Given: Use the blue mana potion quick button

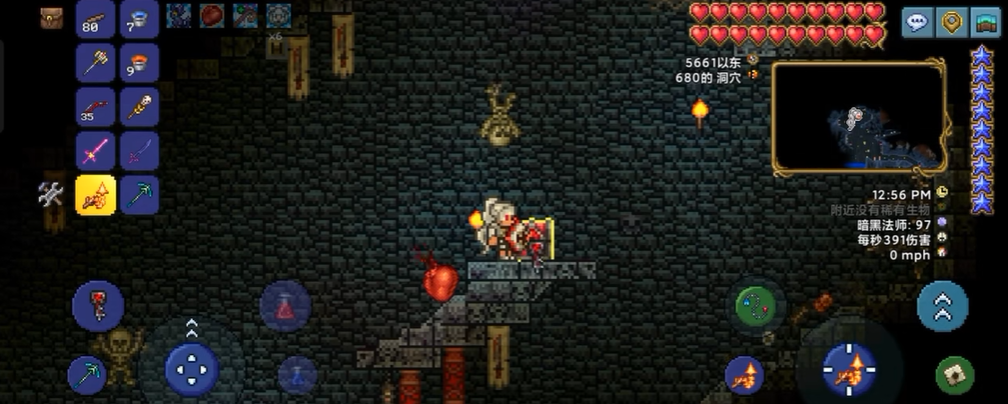Looking at the screenshot, I should pyautogui.click(x=297, y=375).
